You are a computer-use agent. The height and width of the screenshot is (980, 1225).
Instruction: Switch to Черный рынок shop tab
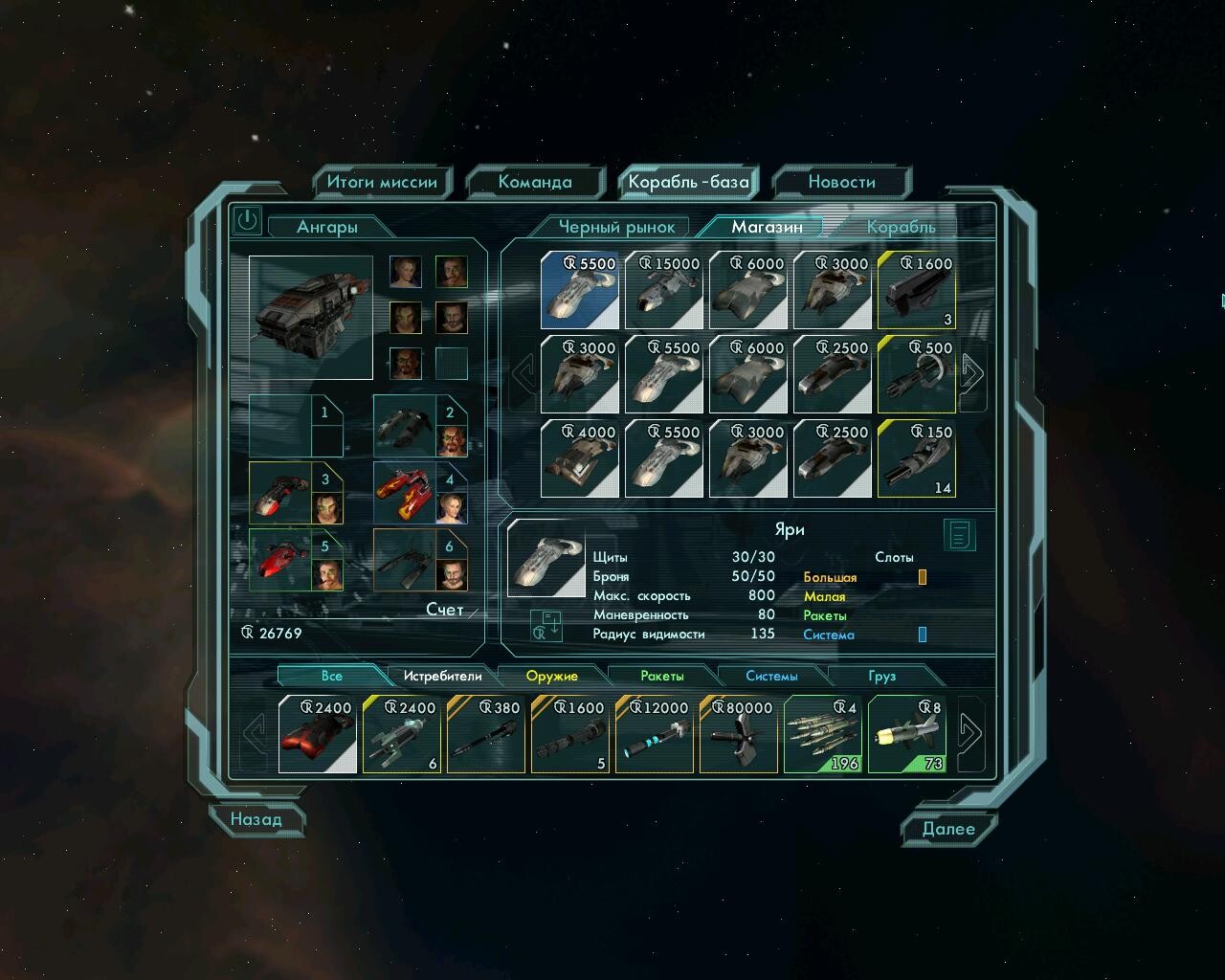(616, 227)
